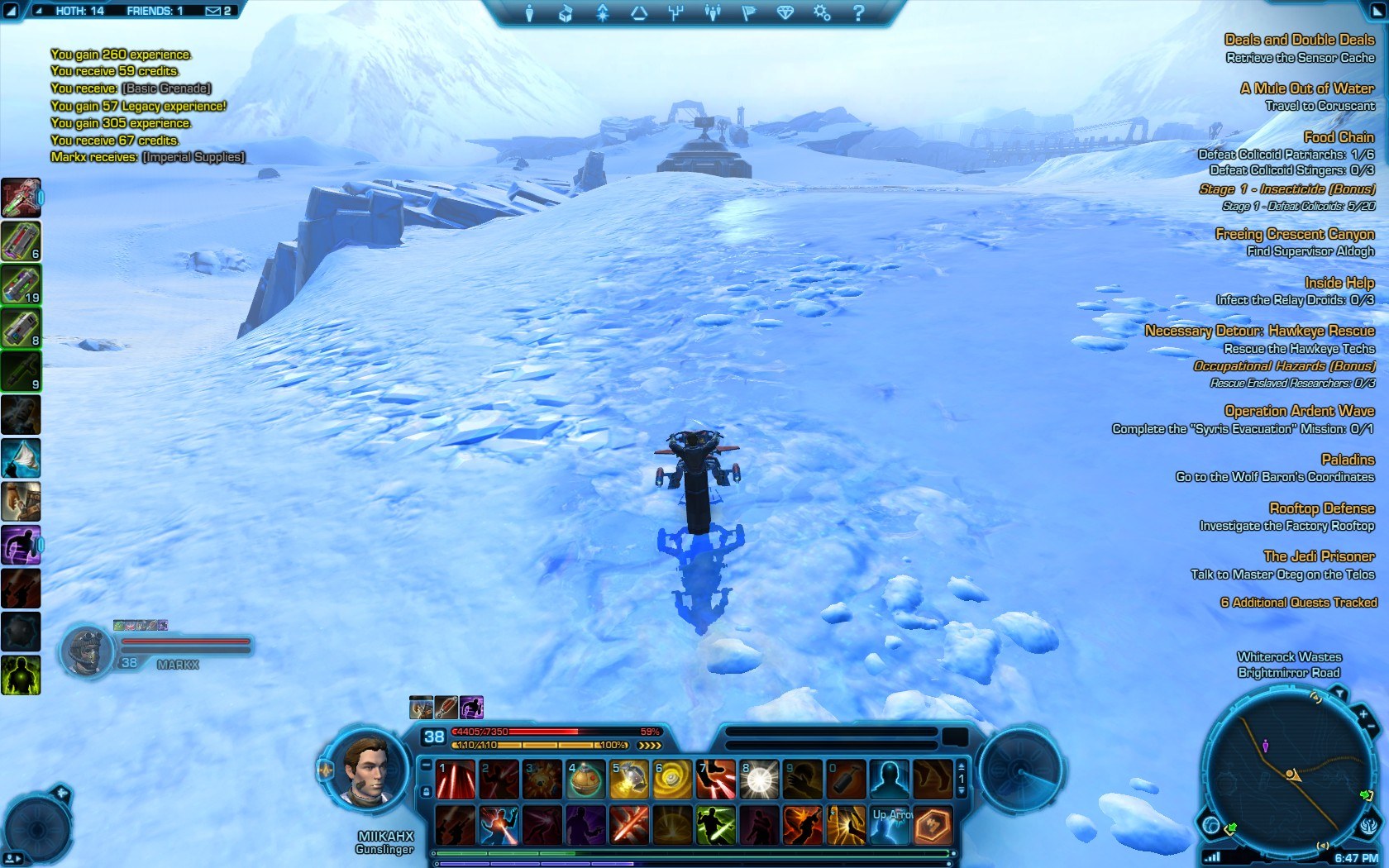This screenshot has width=1389, height=868.
Task: Increase minimap zoom with the plus control
Action: 1363,713
